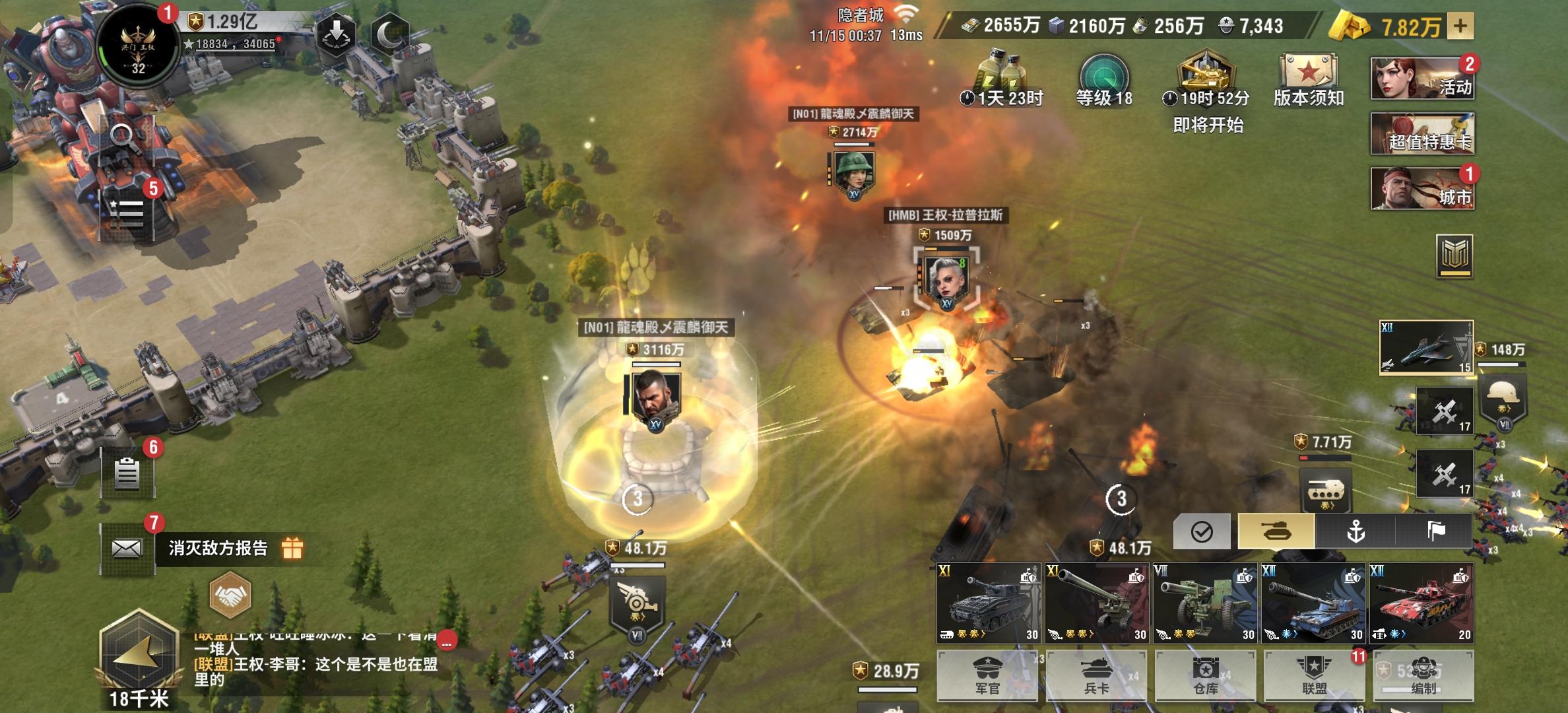Open the 联盟 alliance menu
Viewport: 1568px width, 713px height.
click(1314, 675)
